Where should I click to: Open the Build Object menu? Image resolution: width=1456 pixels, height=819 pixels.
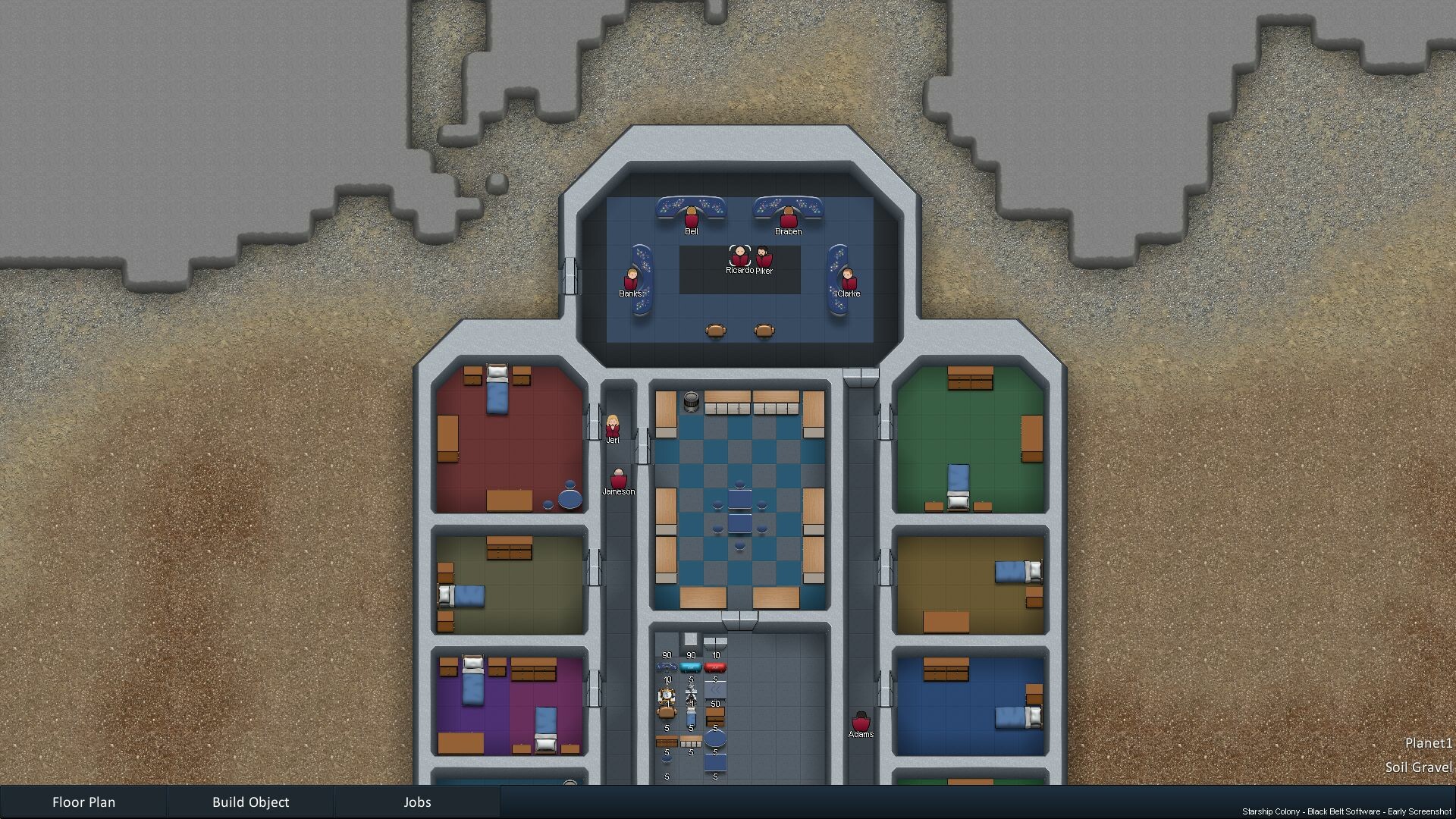click(x=251, y=802)
